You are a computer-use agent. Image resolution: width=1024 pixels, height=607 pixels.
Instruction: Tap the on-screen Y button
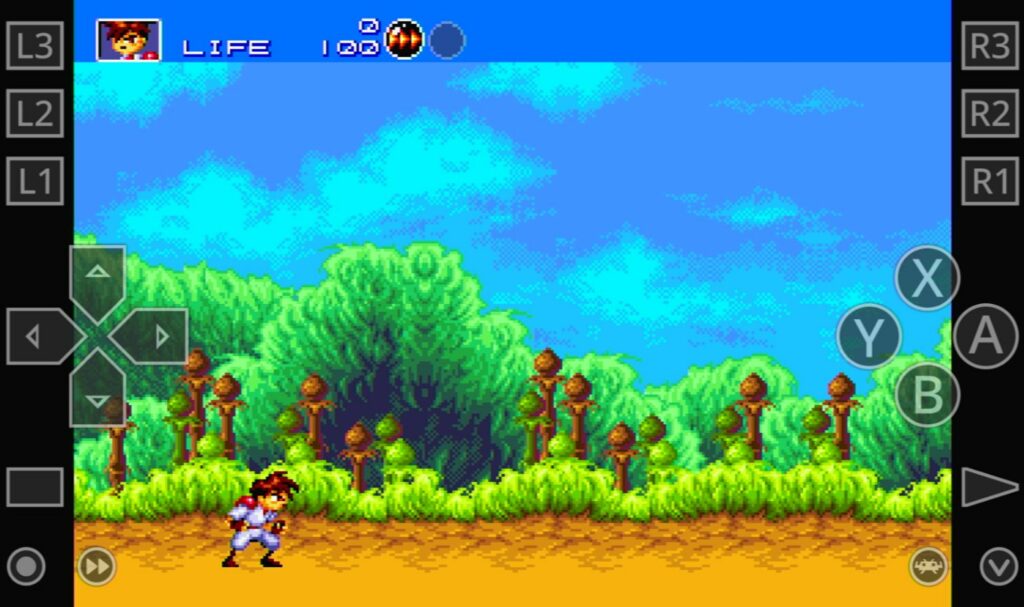868,337
